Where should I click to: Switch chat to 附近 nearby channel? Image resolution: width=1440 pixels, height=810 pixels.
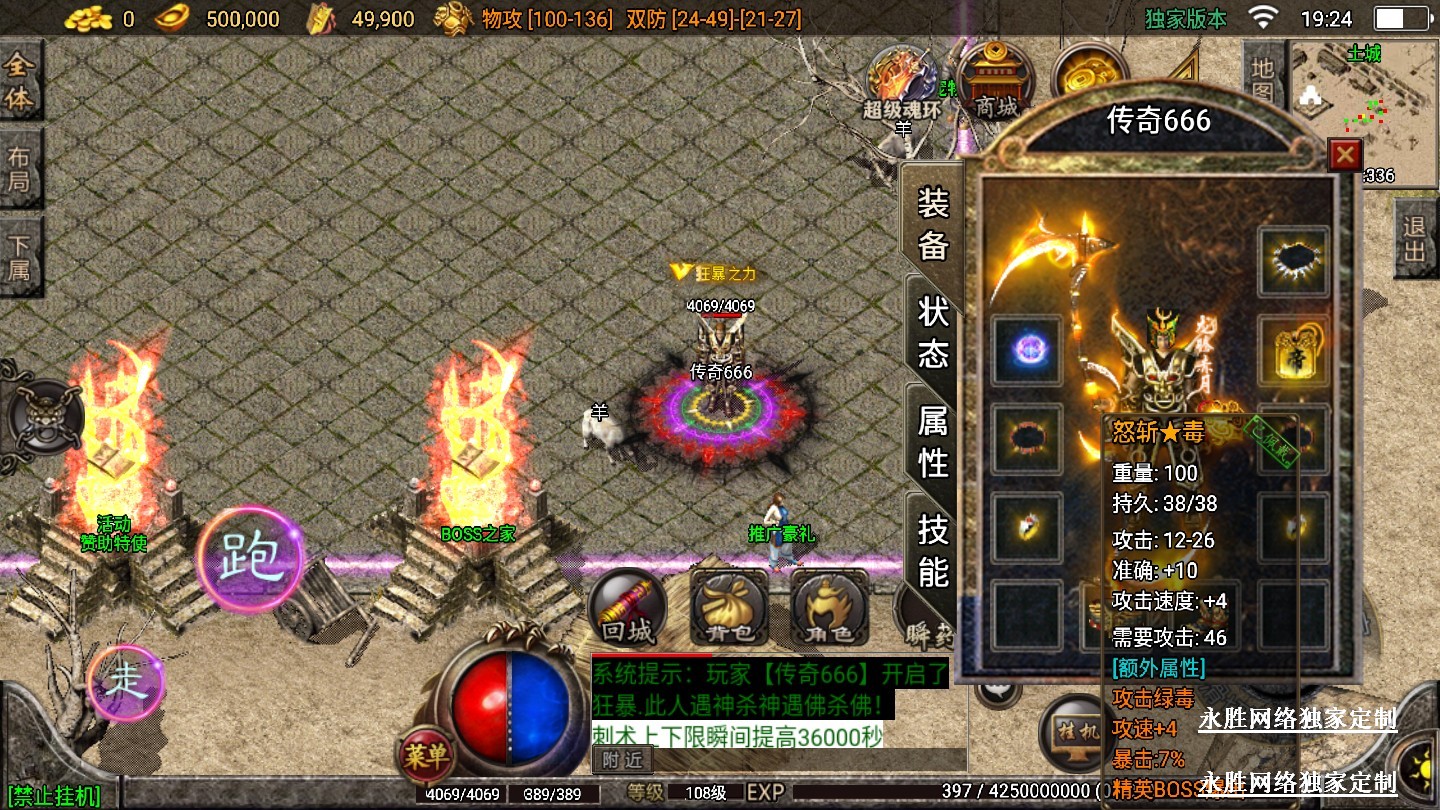pyautogui.click(x=622, y=760)
